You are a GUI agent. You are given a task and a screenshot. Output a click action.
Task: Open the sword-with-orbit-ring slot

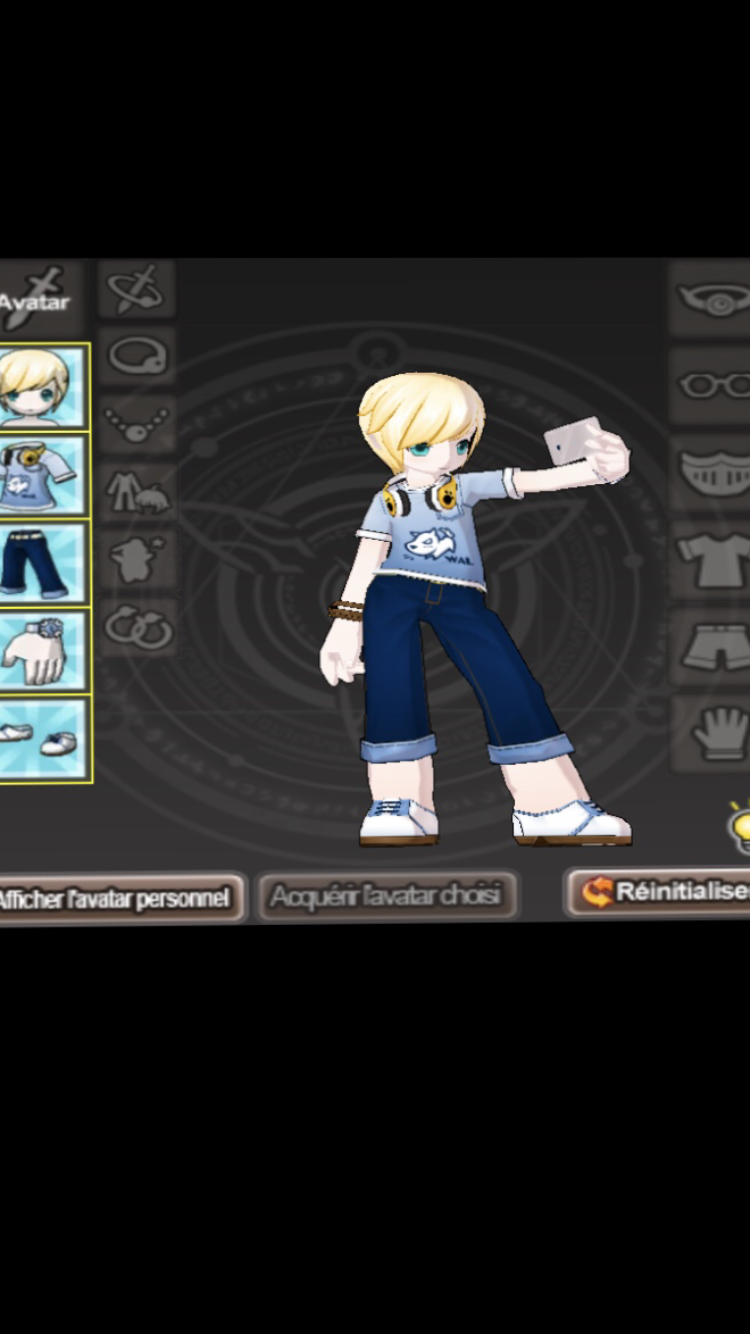click(137, 290)
